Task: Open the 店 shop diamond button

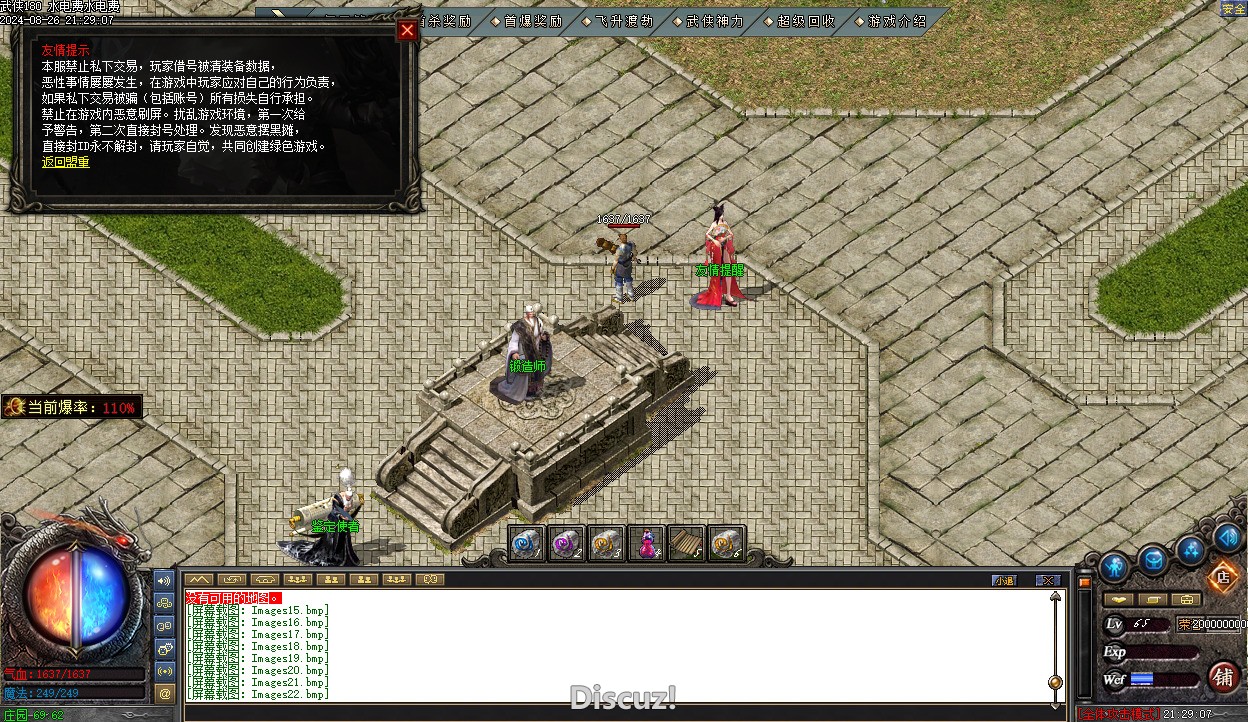Action: click(1222, 576)
